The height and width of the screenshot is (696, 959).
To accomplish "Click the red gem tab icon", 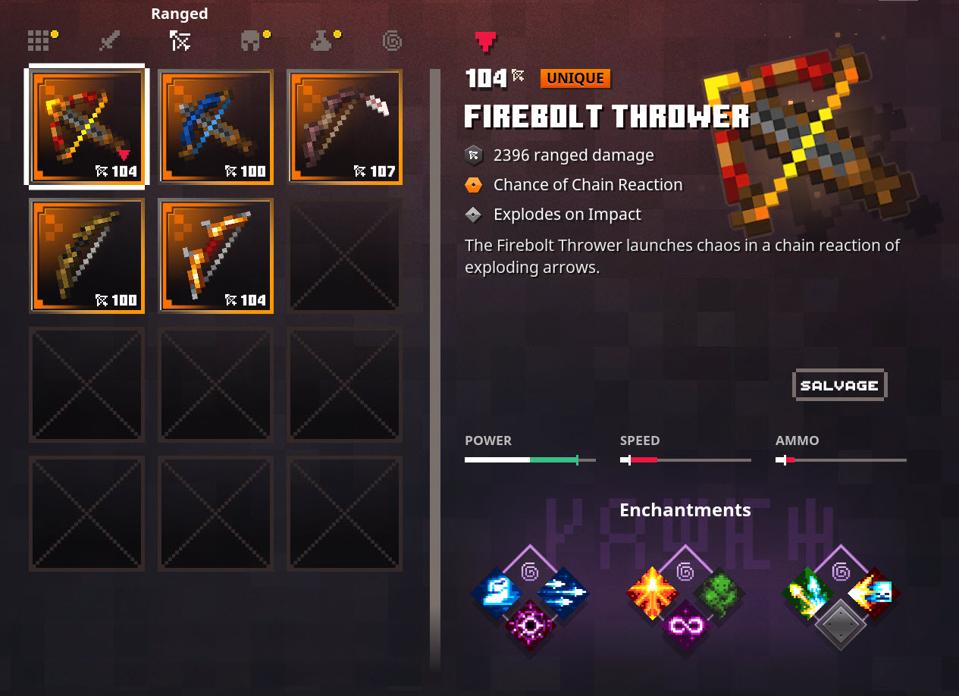I will (485, 41).
